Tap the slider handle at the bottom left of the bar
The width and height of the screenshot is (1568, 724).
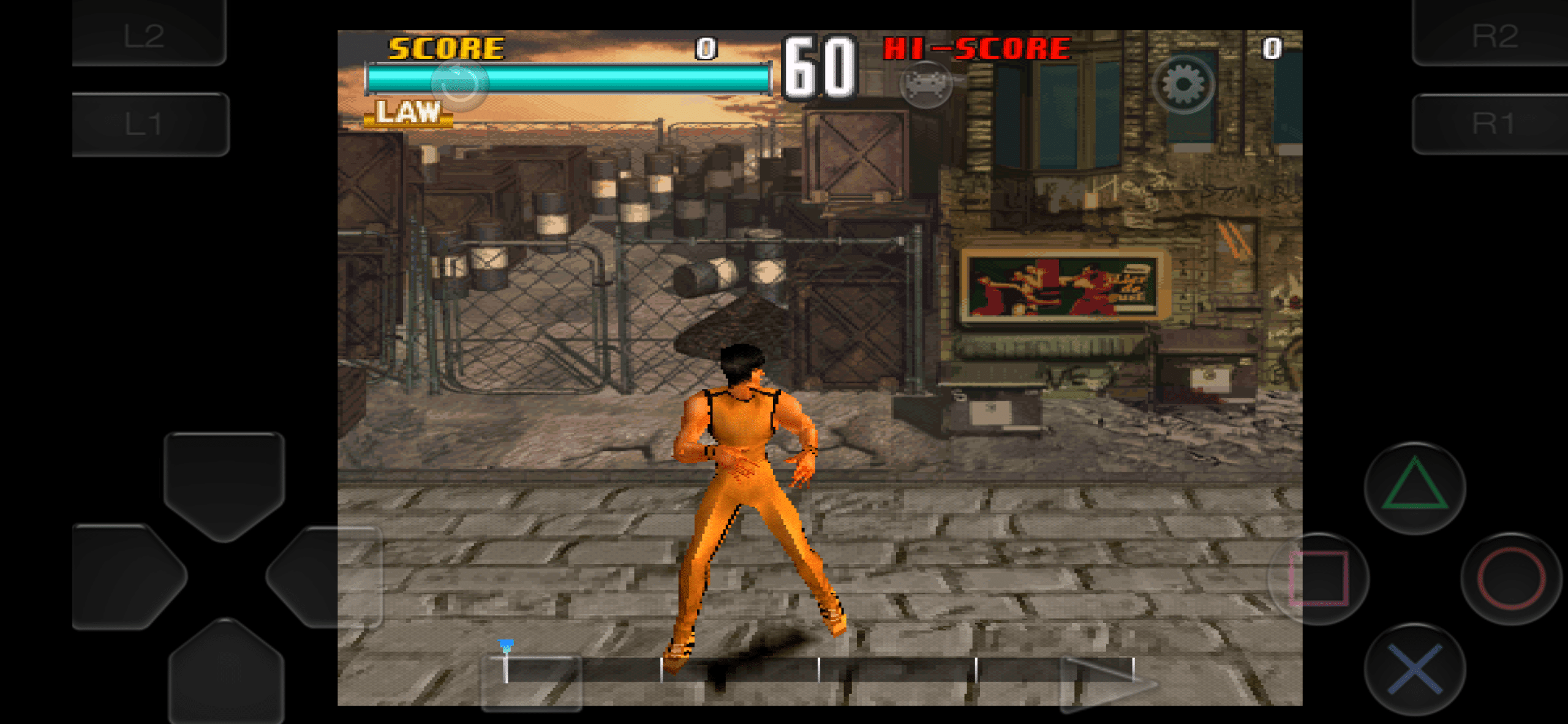[505, 662]
